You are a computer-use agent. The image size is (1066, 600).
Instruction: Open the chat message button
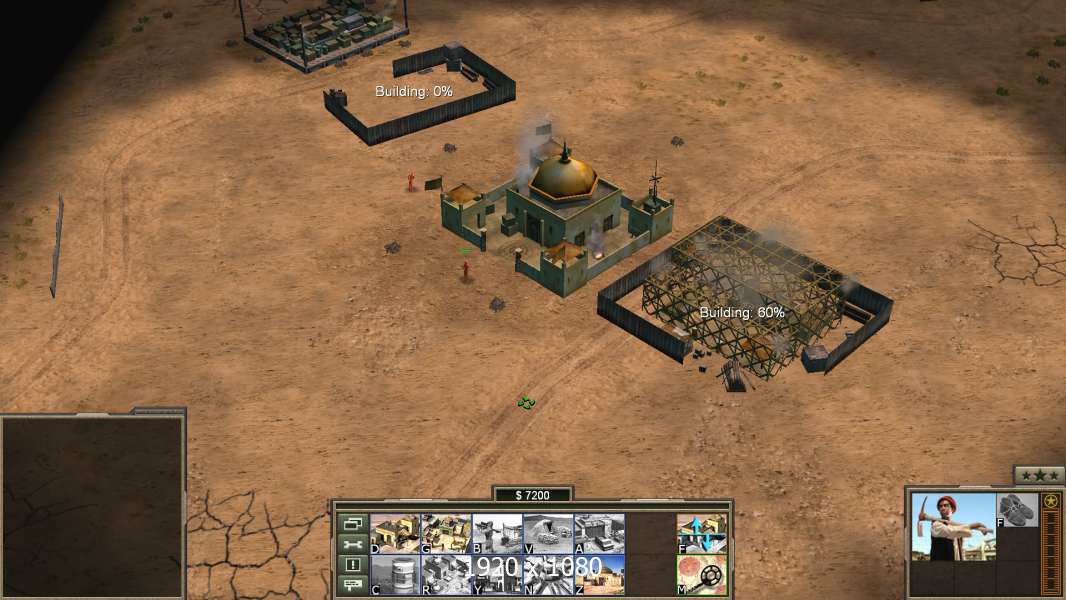click(352, 586)
